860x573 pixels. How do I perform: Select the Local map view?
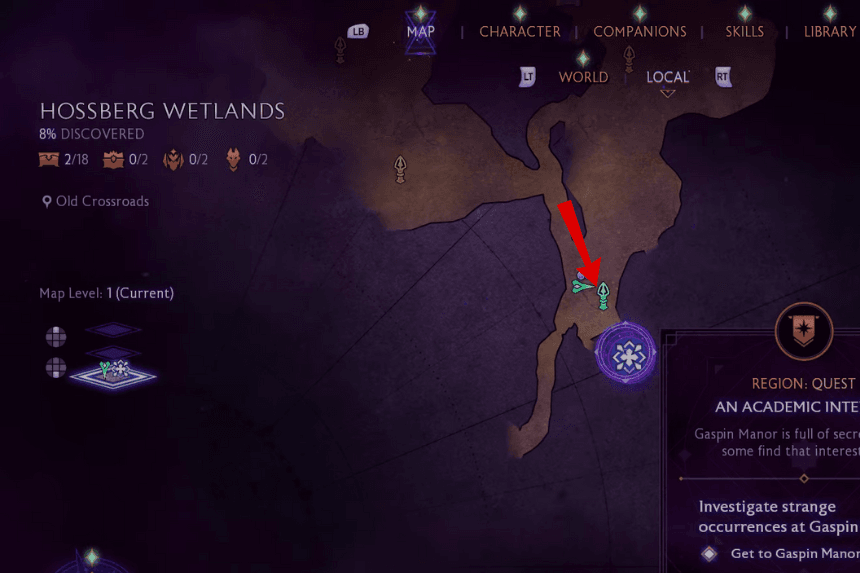(667, 77)
